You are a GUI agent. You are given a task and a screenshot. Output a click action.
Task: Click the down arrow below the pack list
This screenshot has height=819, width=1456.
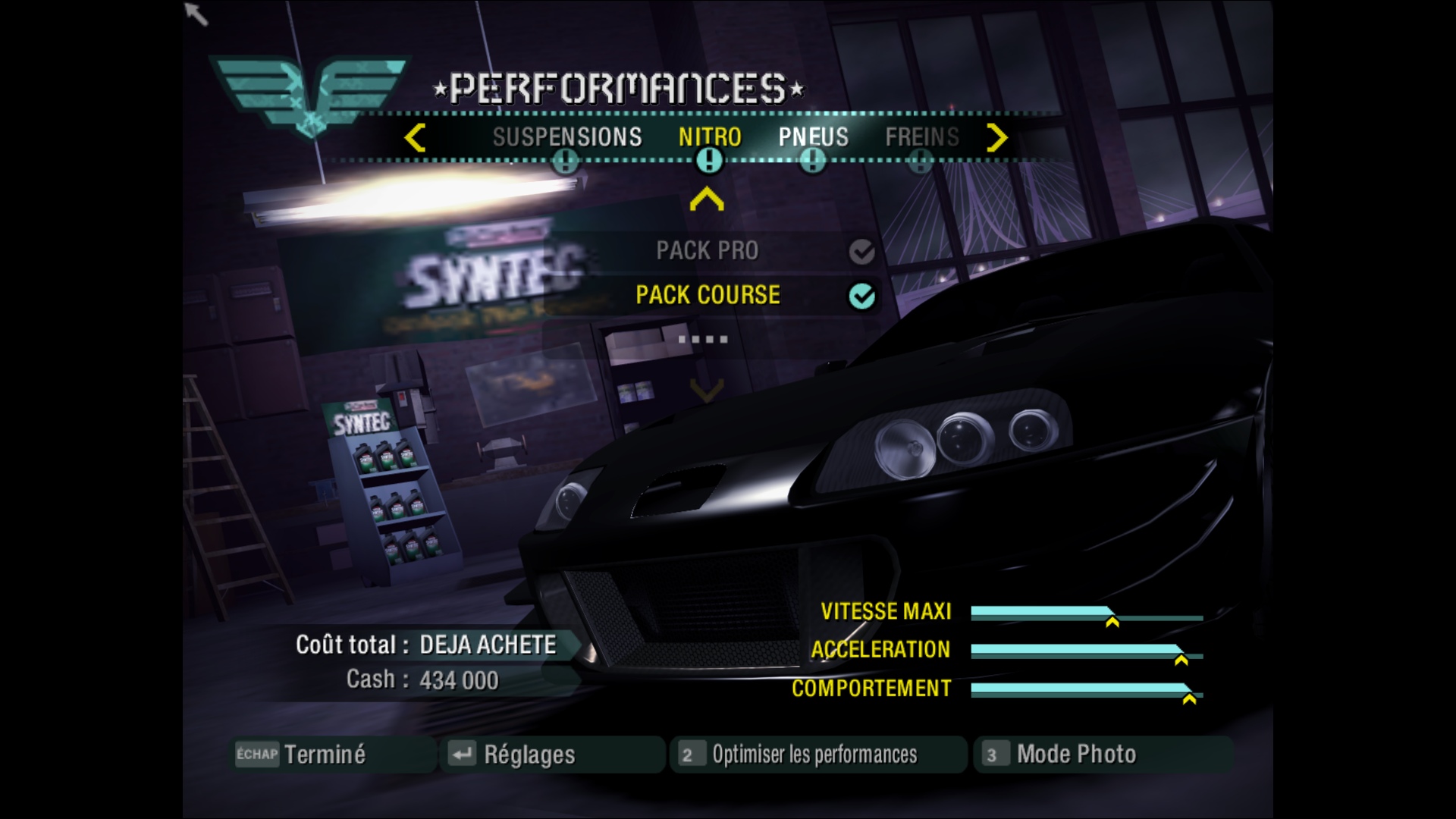click(x=707, y=390)
